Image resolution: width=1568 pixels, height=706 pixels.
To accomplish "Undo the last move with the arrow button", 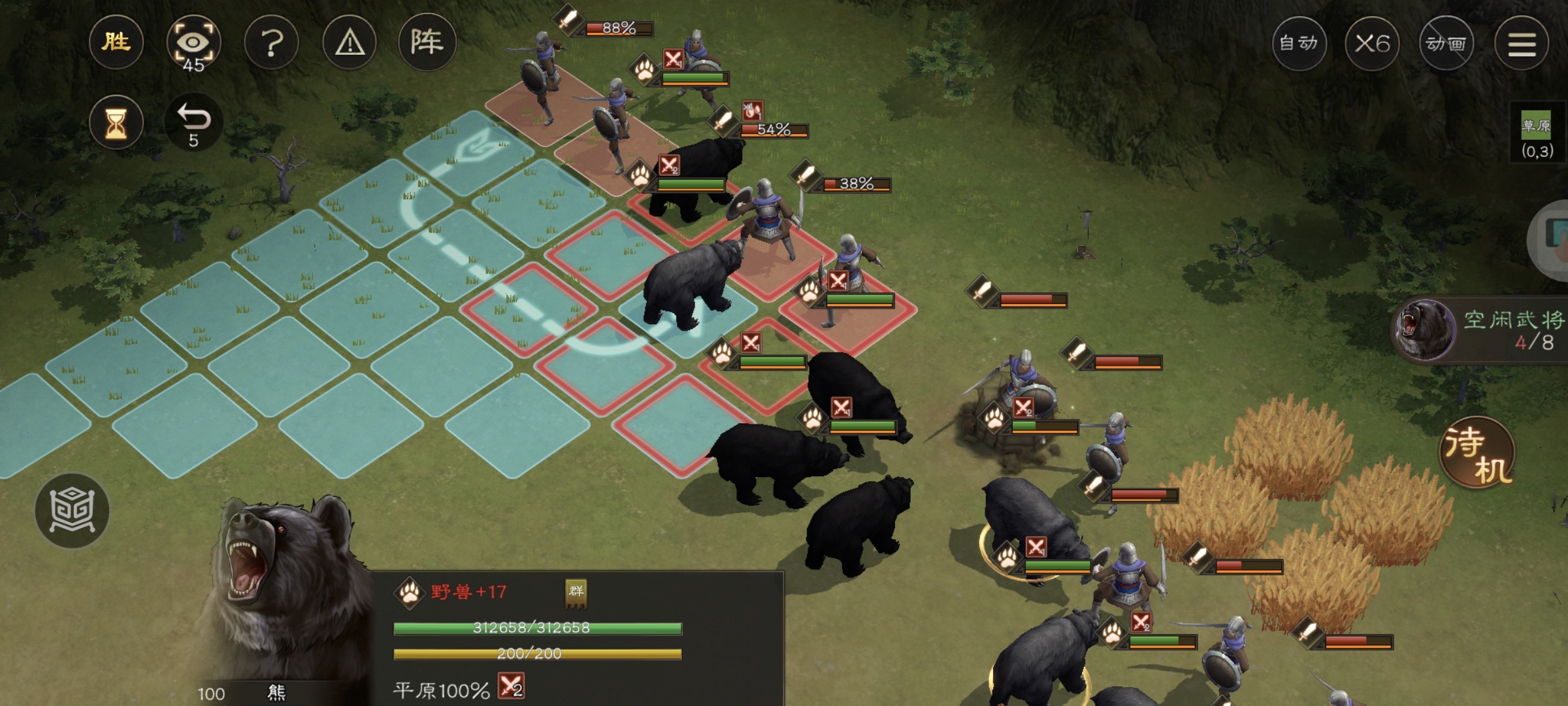I will tap(193, 123).
